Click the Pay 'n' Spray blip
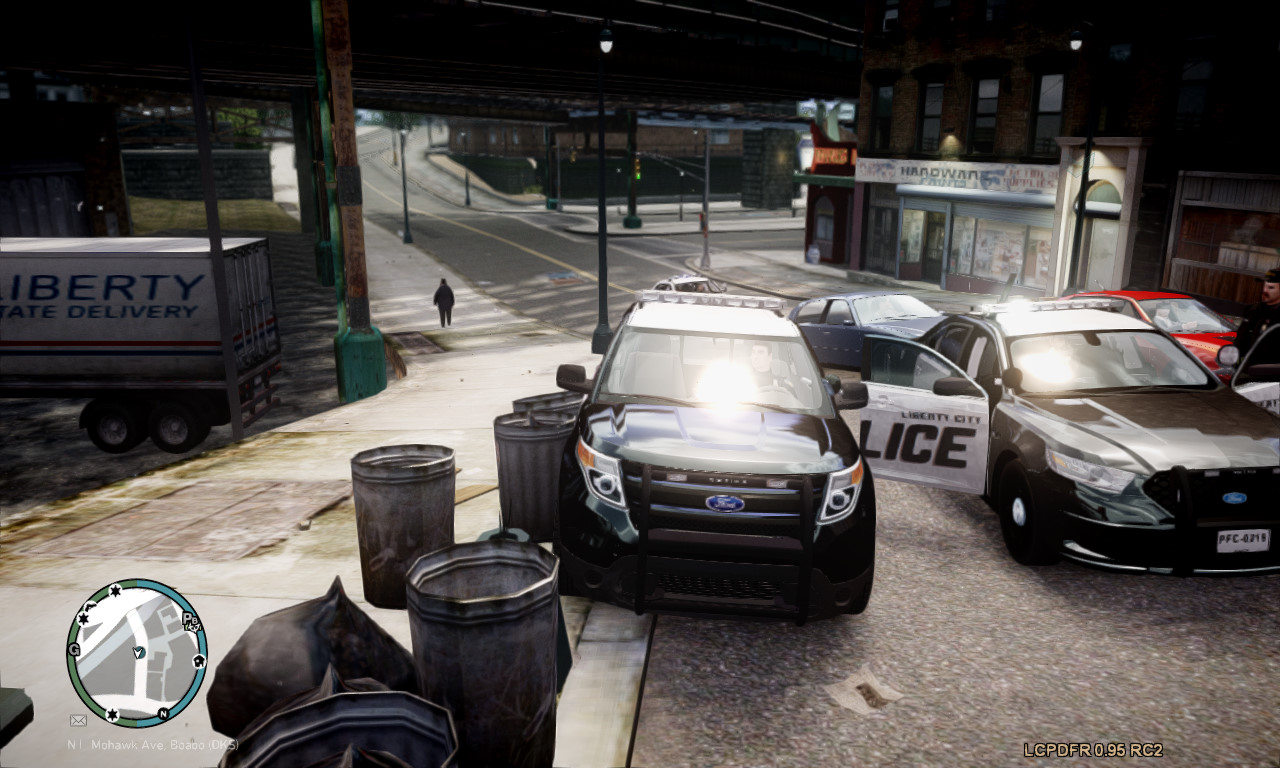Viewport: 1280px width, 768px height. 190,621
